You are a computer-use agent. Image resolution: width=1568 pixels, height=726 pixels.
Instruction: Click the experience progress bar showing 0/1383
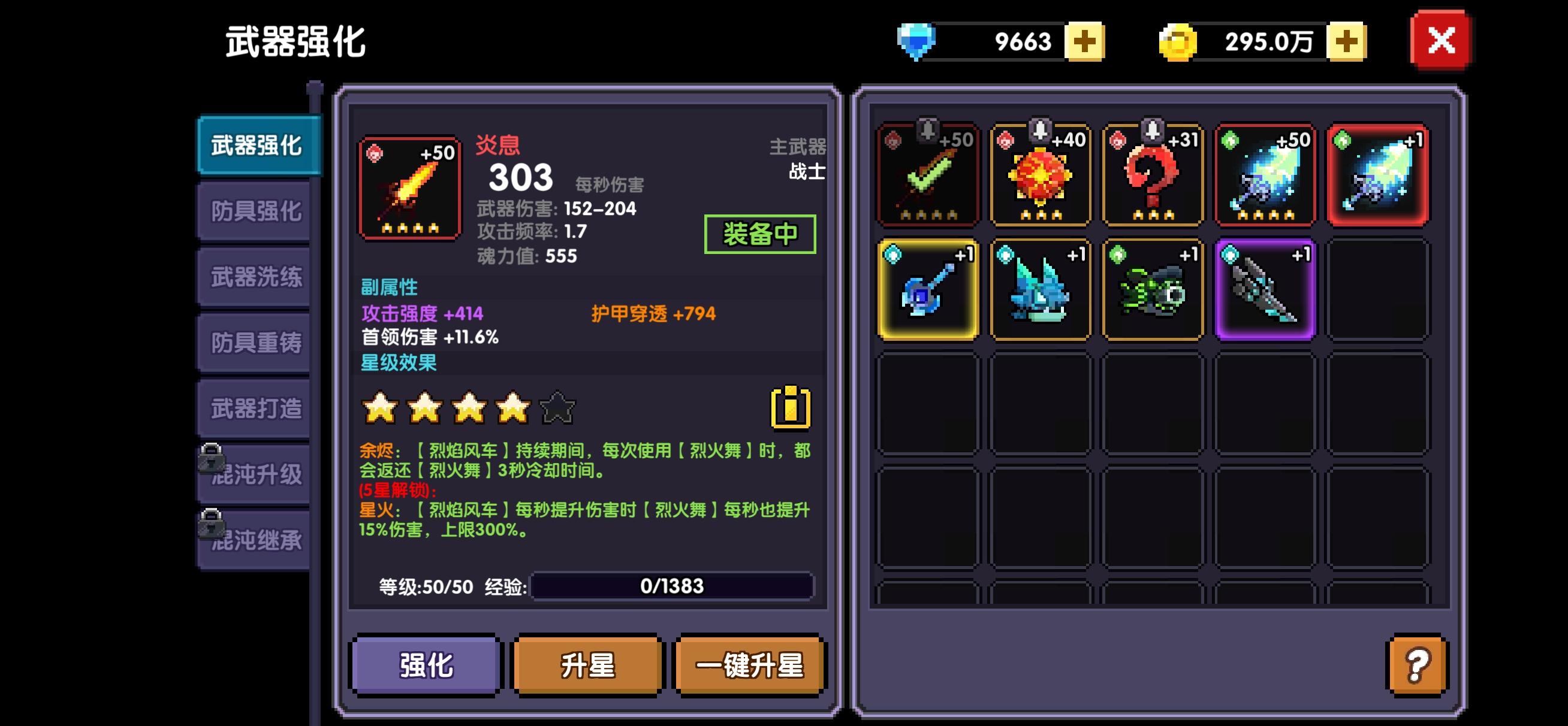pyautogui.click(x=671, y=586)
